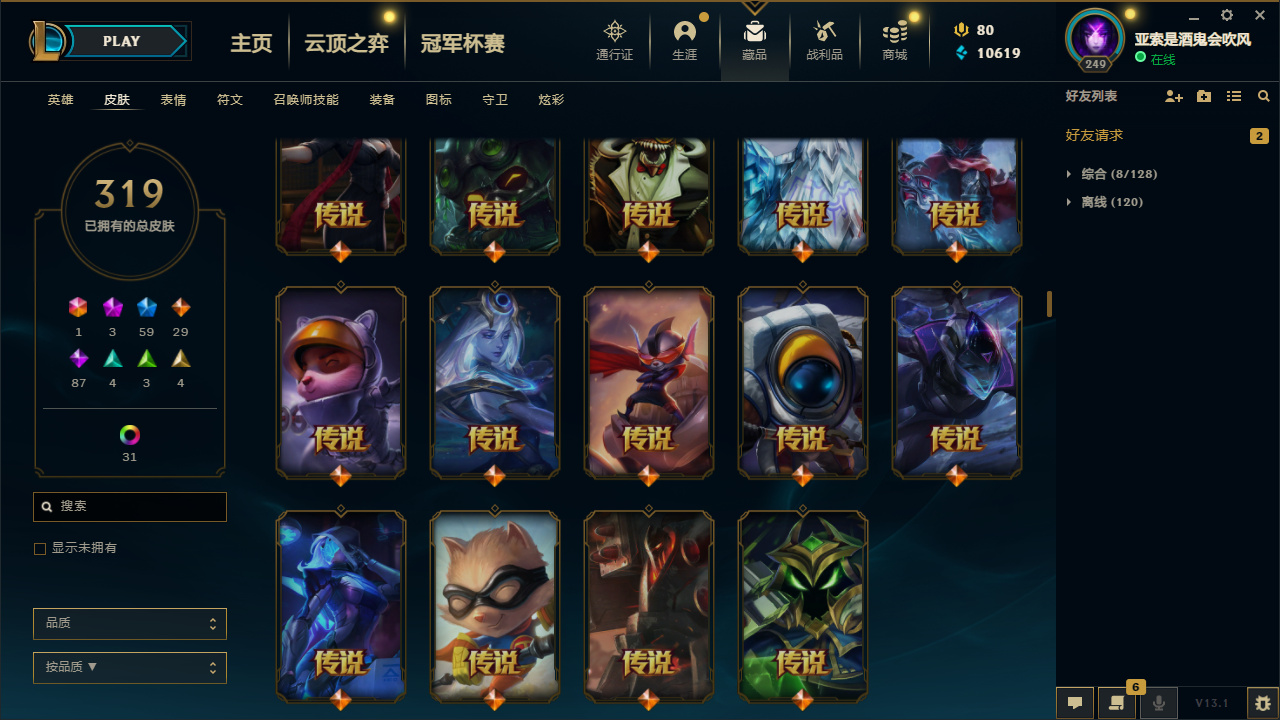Open the chat bubble icon
The height and width of the screenshot is (720, 1280).
[x=1075, y=703]
